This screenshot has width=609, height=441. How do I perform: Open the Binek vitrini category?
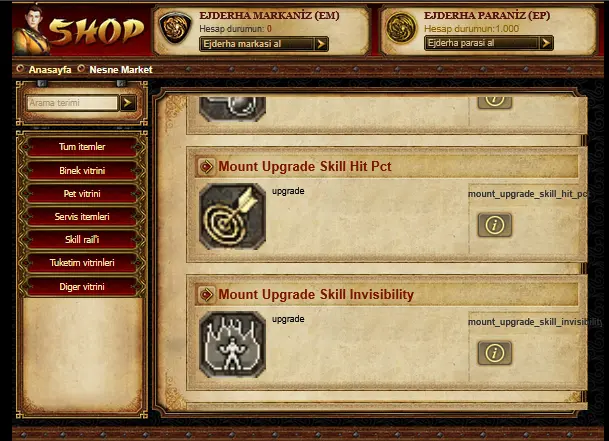pyautogui.click(x=82, y=171)
